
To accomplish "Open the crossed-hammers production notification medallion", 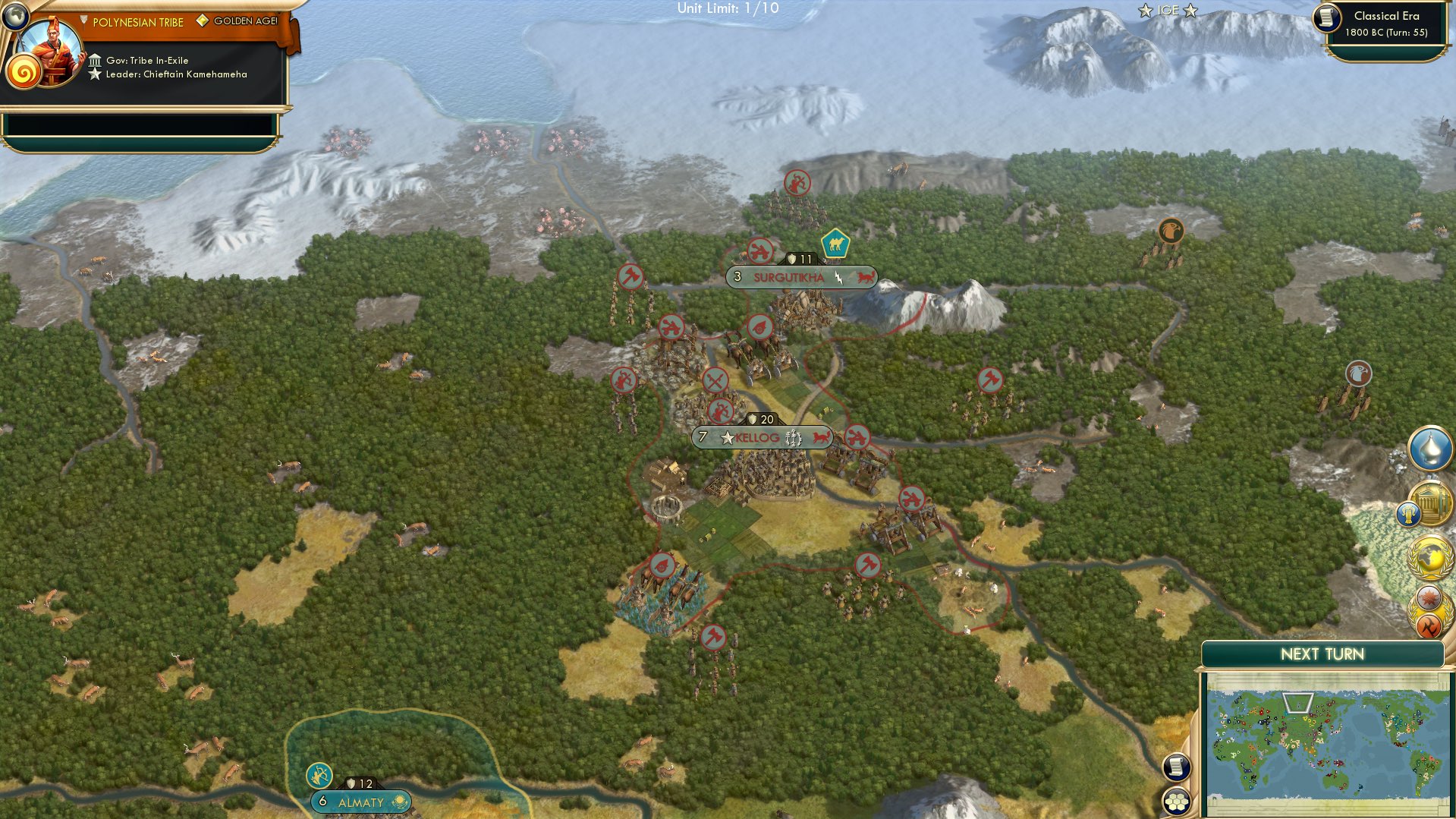I will 1429,623.
